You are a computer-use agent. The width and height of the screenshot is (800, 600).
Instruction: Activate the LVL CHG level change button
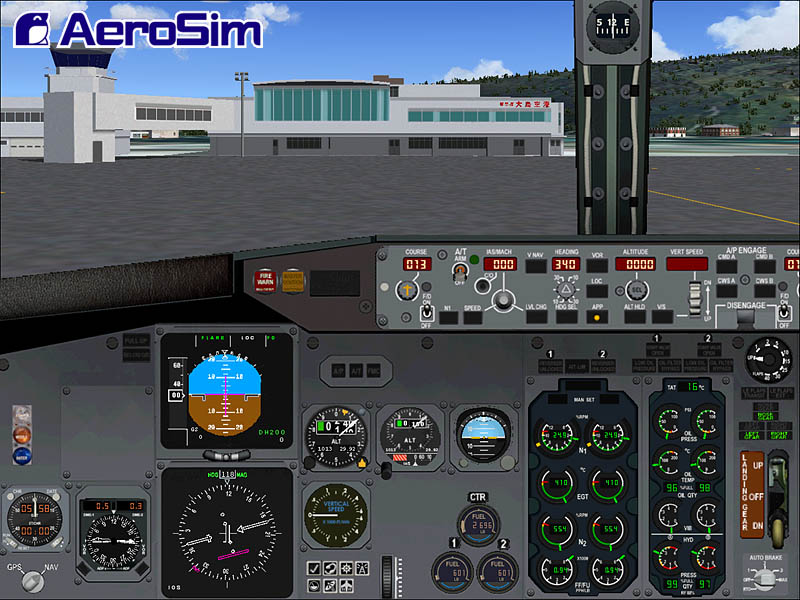pos(536,317)
